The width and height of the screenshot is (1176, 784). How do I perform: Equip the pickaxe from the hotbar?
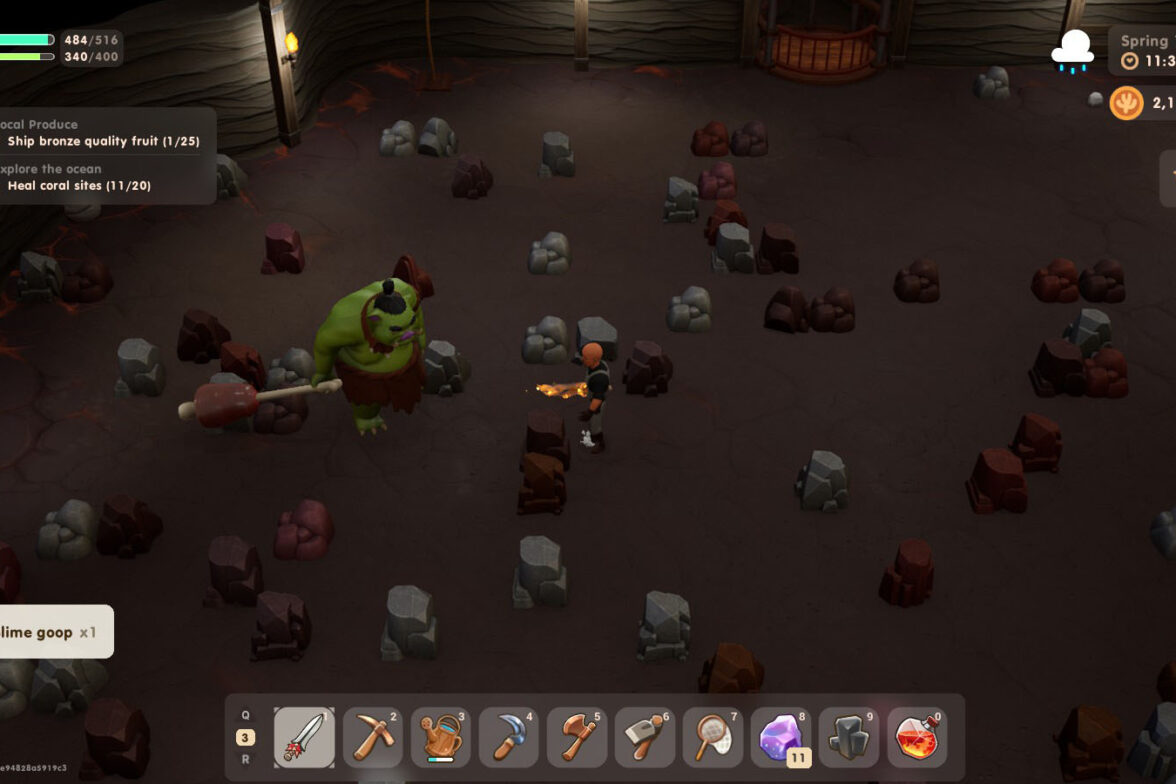(x=372, y=738)
